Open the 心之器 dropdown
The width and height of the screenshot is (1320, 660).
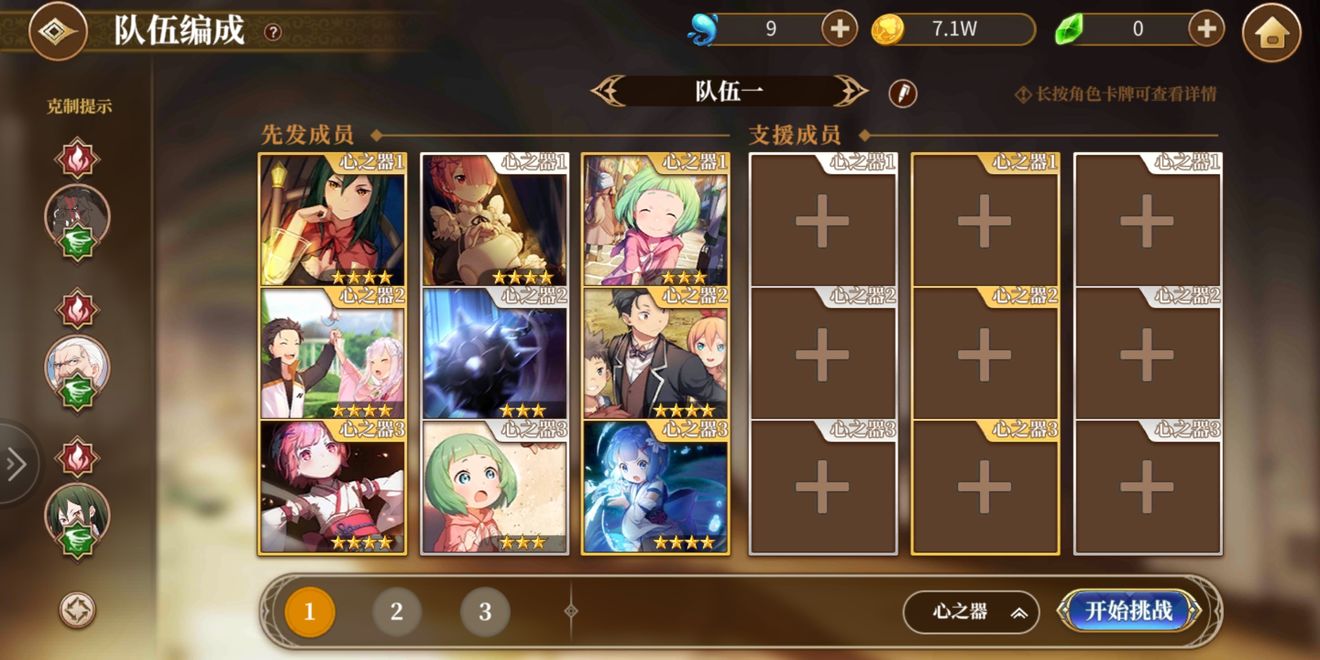(971, 612)
